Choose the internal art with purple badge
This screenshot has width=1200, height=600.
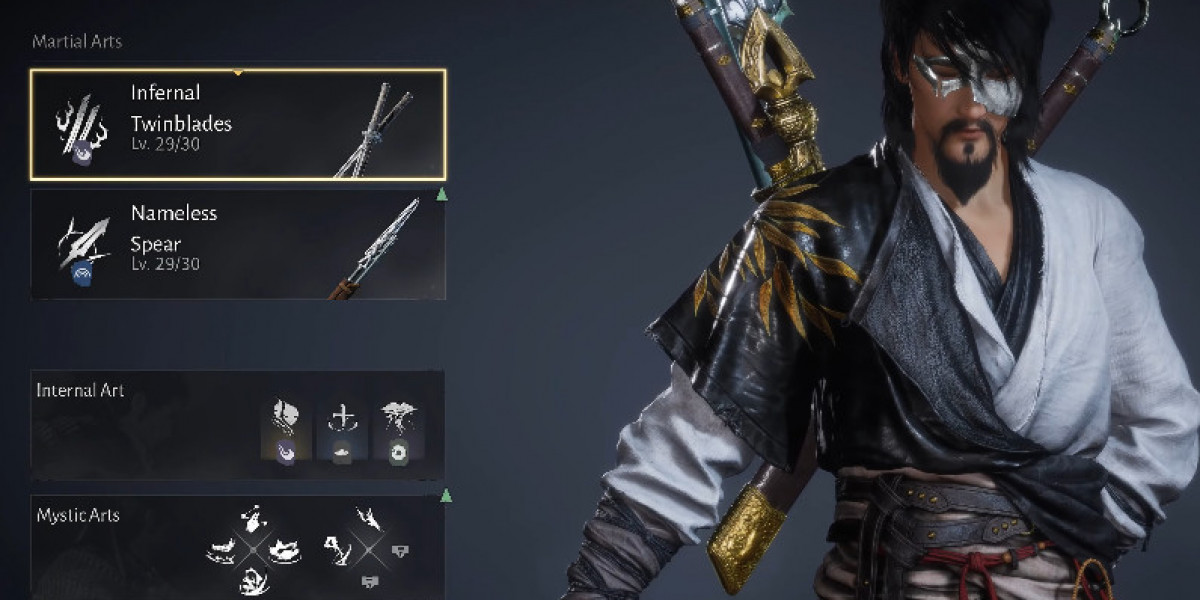coord(285,432)
